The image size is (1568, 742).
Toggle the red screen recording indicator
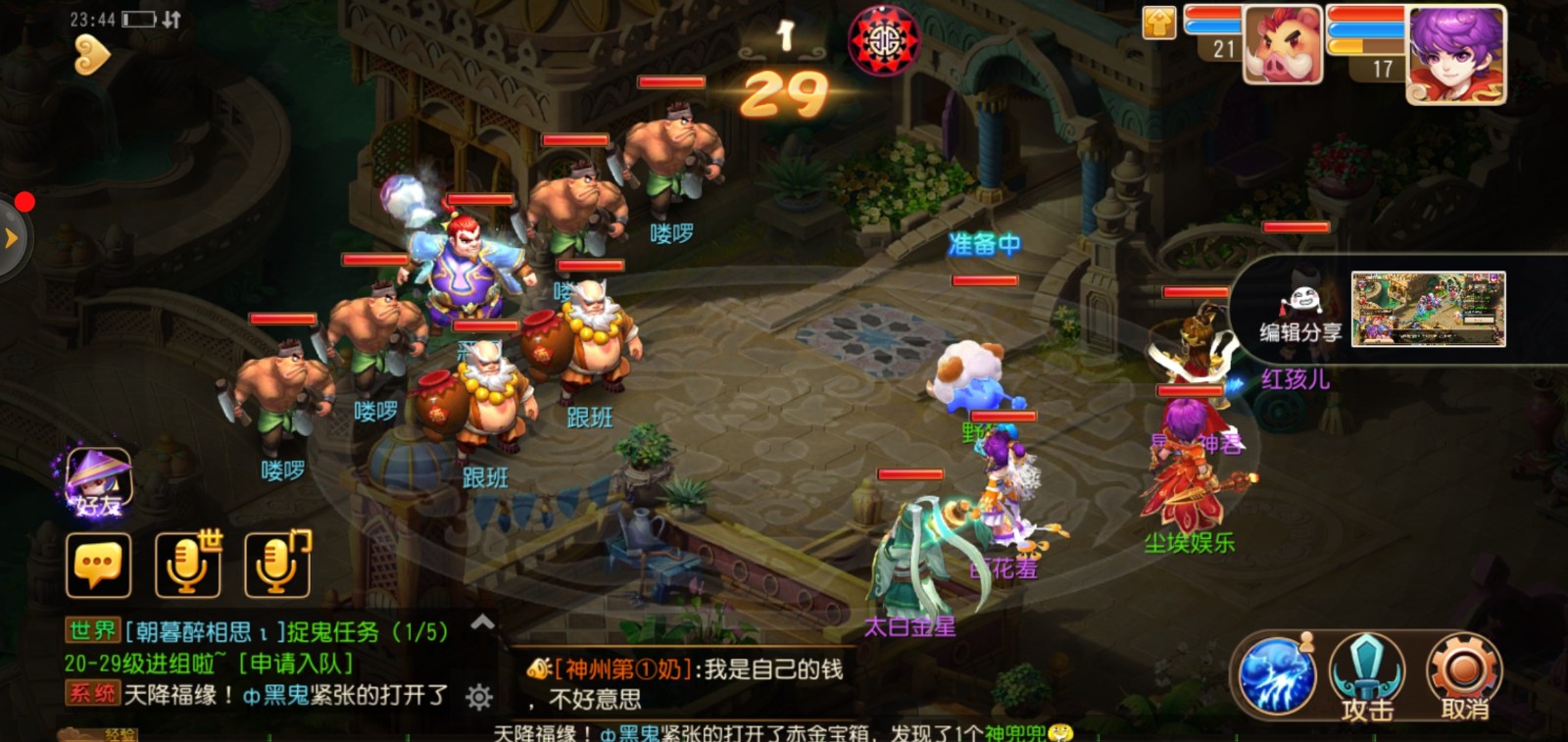coord(23,202)
